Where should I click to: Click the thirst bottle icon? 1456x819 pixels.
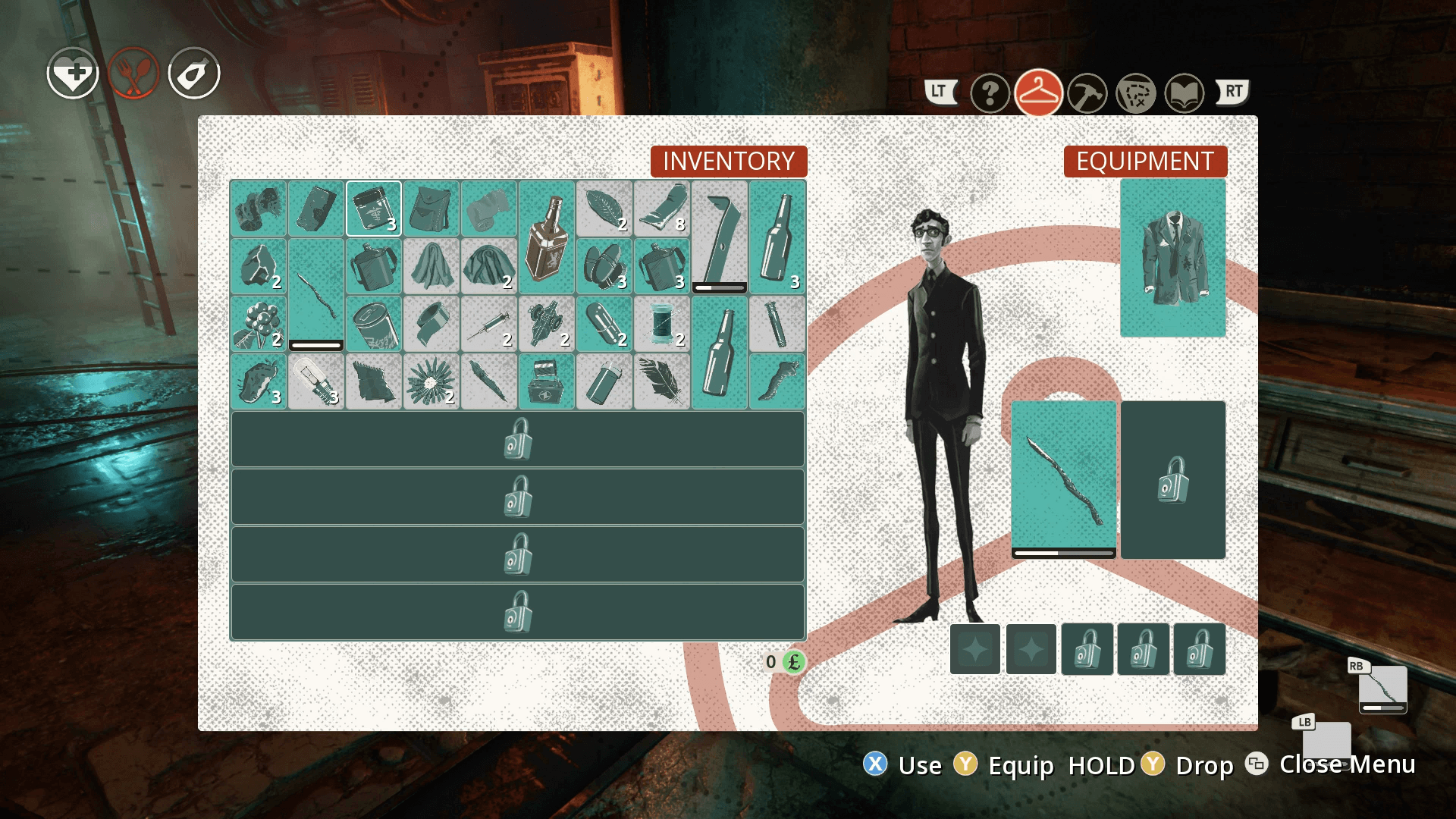pos(194,73)
